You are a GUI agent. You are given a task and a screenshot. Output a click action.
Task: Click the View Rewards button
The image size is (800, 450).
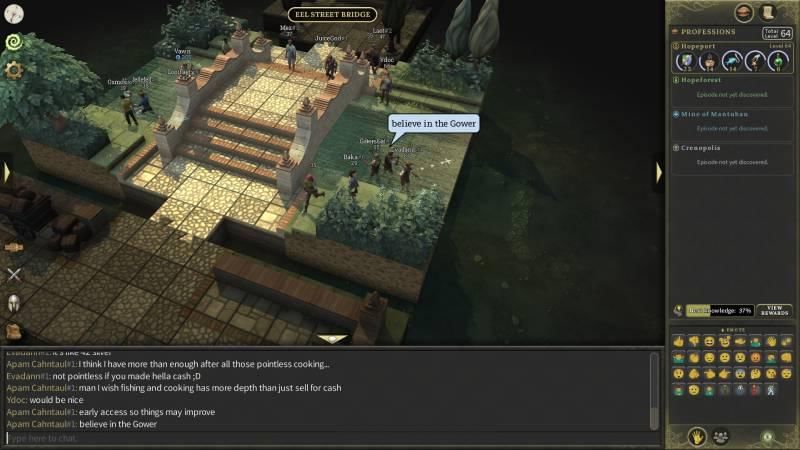(773, 311)
